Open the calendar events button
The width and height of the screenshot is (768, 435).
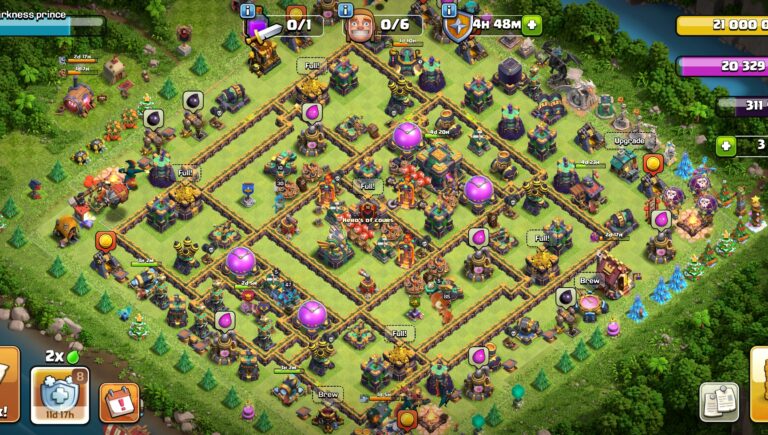coord(119,402)
